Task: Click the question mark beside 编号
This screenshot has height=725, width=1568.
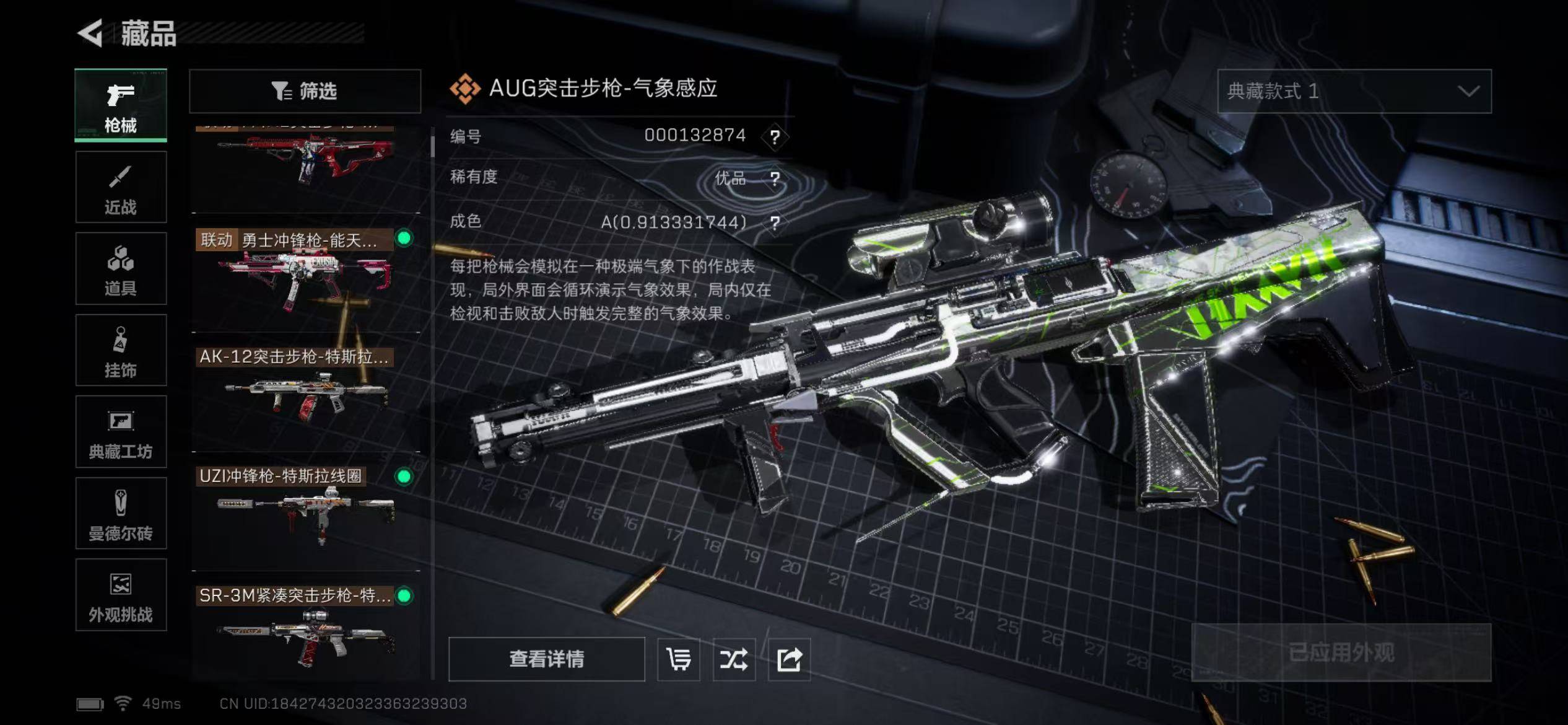Action: click(x=775, y=136)
